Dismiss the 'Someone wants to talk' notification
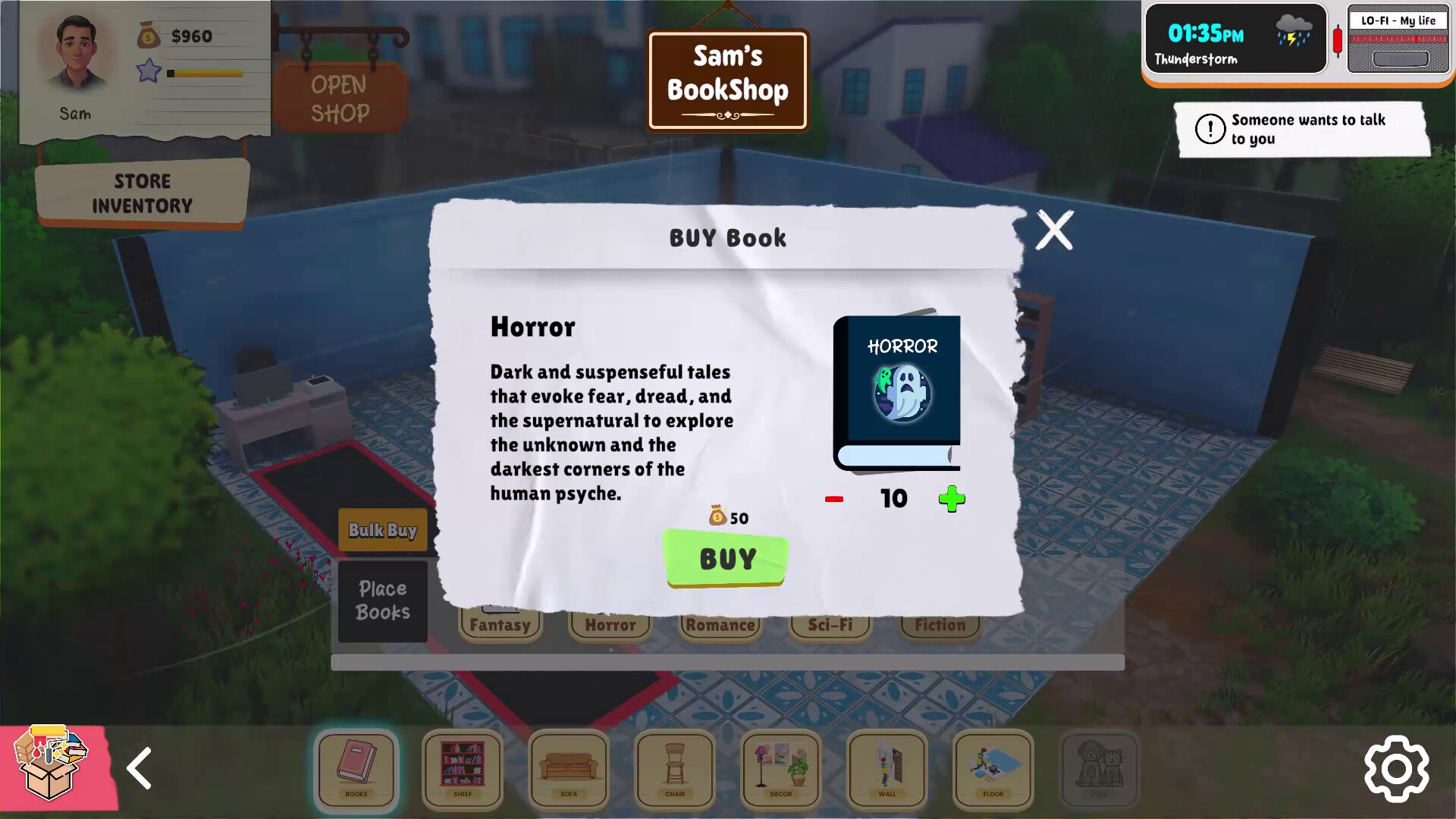The height and width of the screenshot is (819, 1456). (1303, 129)
